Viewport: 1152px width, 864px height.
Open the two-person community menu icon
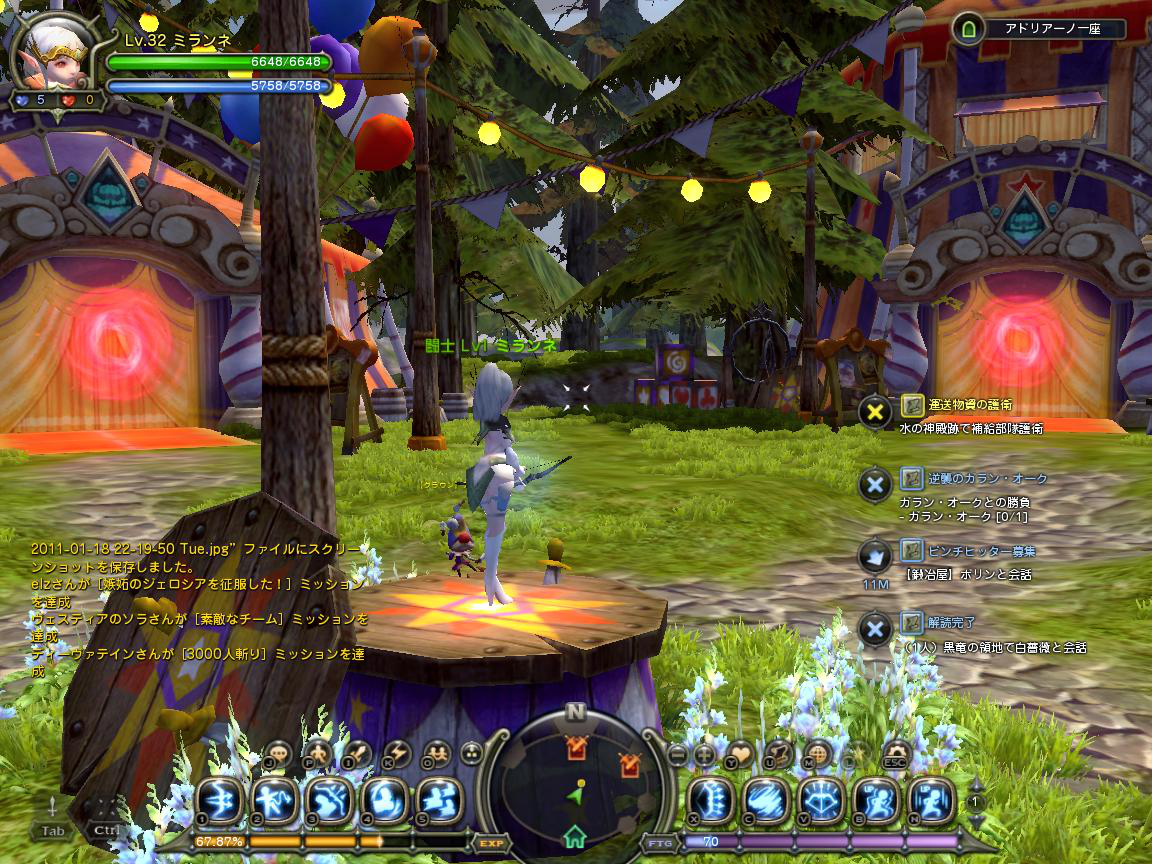[x=436, y=754]
